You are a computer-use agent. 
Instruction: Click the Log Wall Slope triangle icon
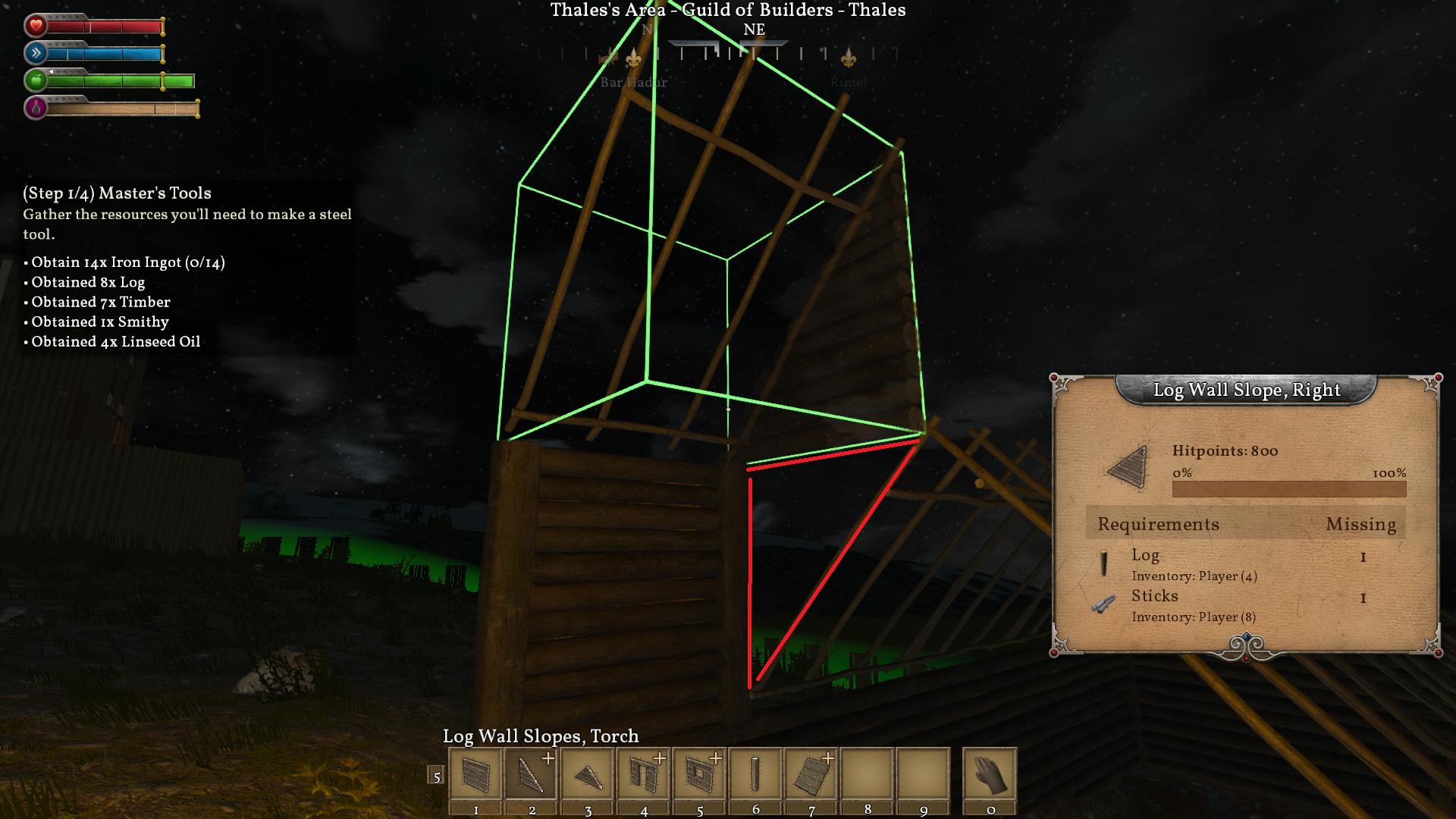[x=1128, y=469]
